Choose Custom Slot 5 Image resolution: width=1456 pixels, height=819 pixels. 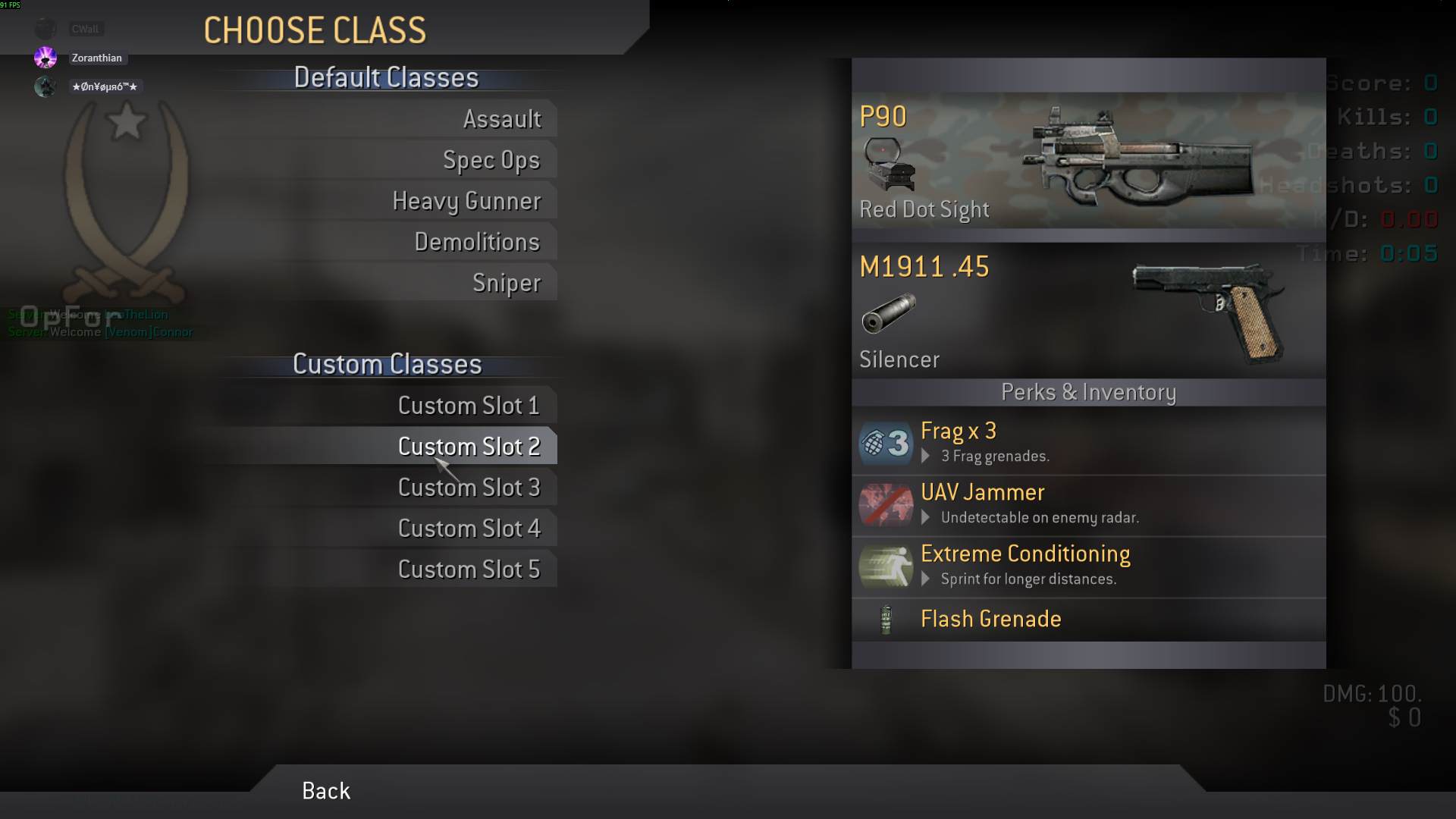(x=469, y=570)
